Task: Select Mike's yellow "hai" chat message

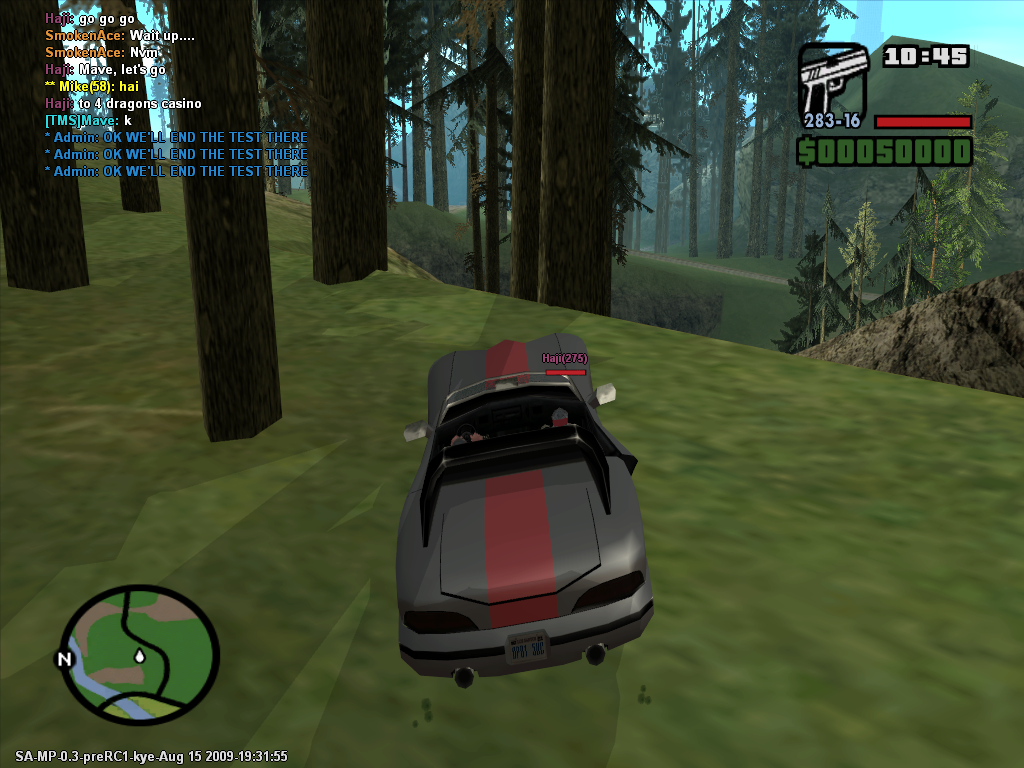Action: click(x=95, y=87)
